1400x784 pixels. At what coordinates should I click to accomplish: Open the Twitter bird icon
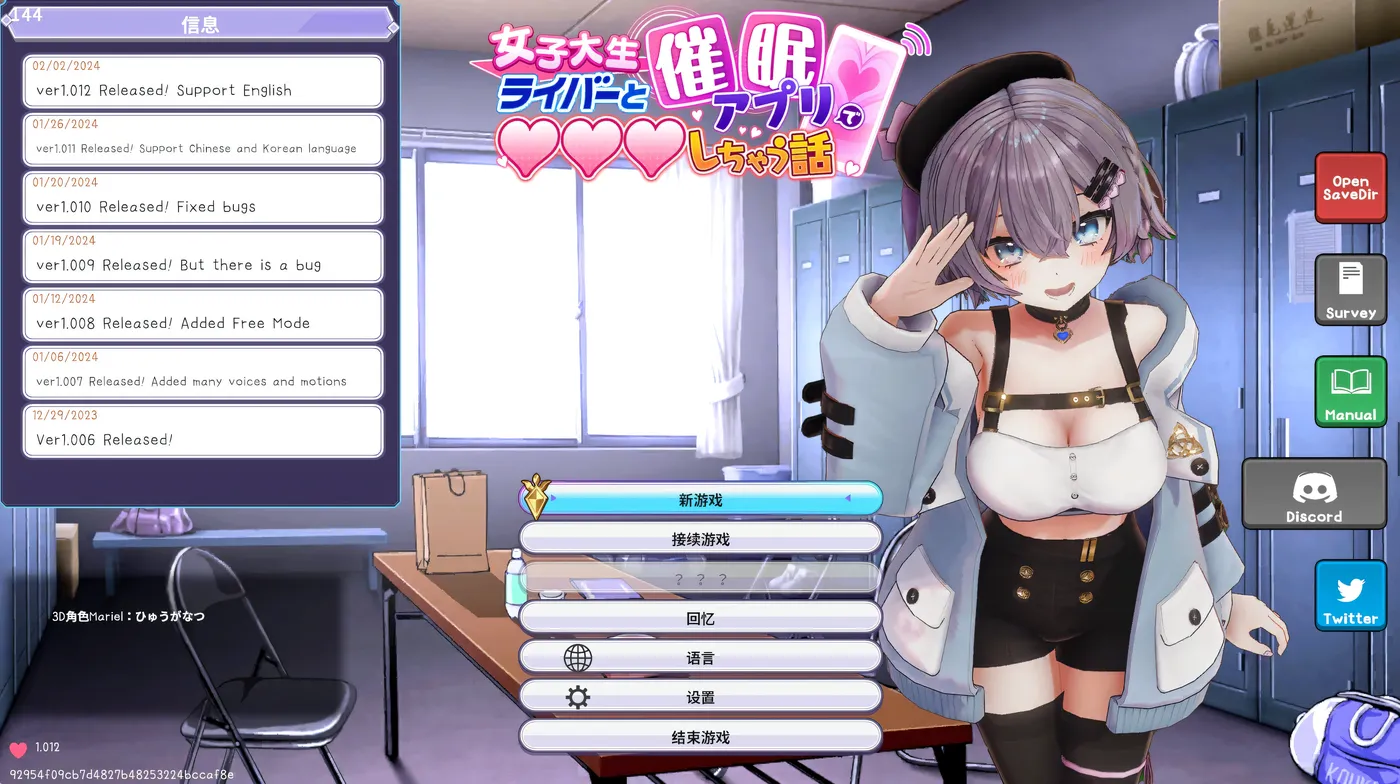1350,594
